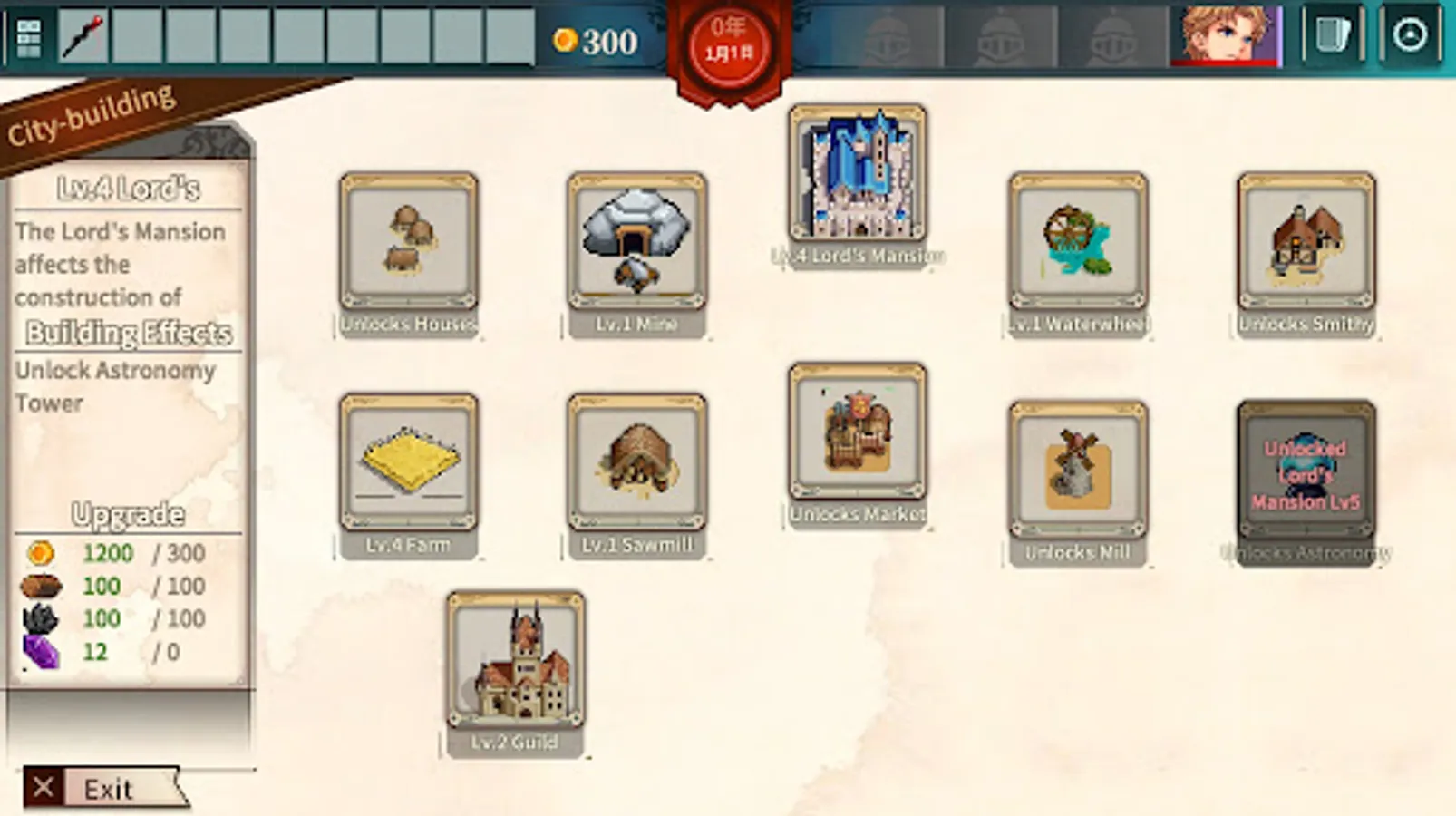This screenshot has width=1456, height=816.
Task: Select the locked Unlocks Astronomy tile
Action: pyautogui.click(x=1306, y=471)
